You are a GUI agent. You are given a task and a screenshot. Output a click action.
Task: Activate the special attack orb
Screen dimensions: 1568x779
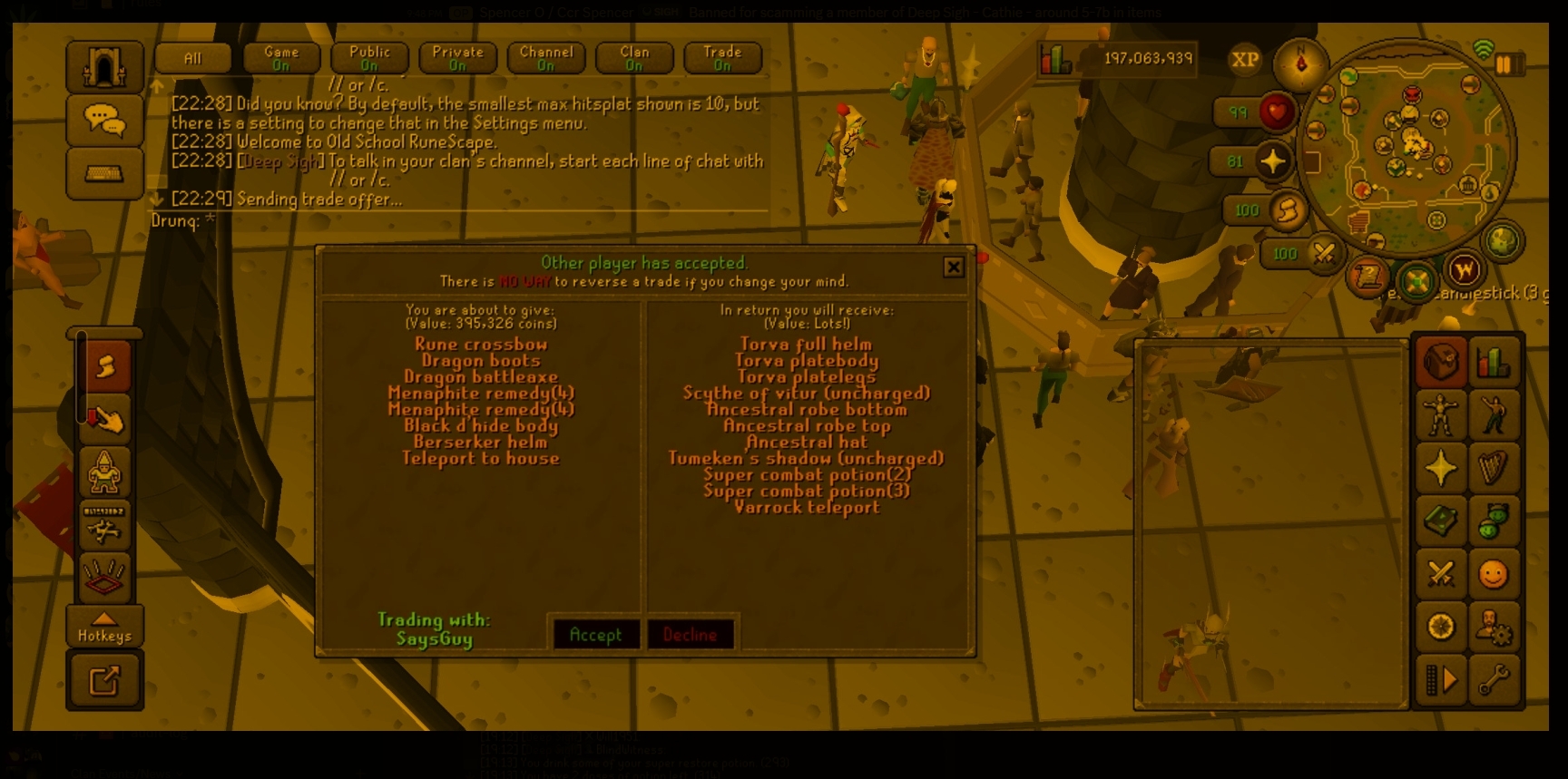click(x=1323, y=254)
